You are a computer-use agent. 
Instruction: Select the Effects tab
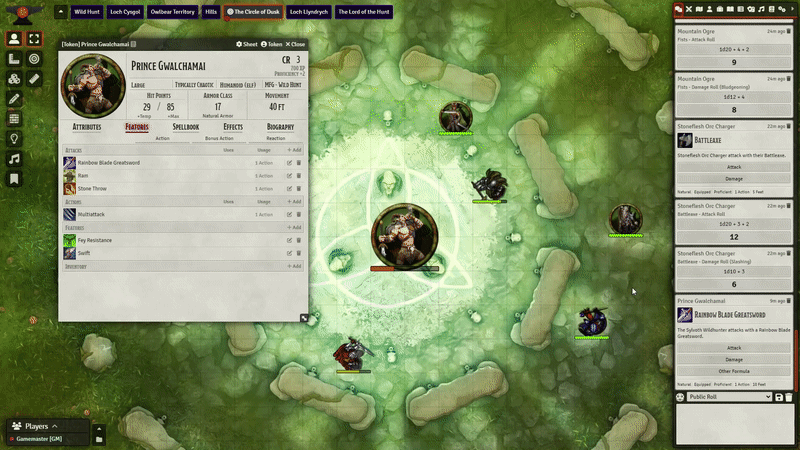tap(233, 127)
